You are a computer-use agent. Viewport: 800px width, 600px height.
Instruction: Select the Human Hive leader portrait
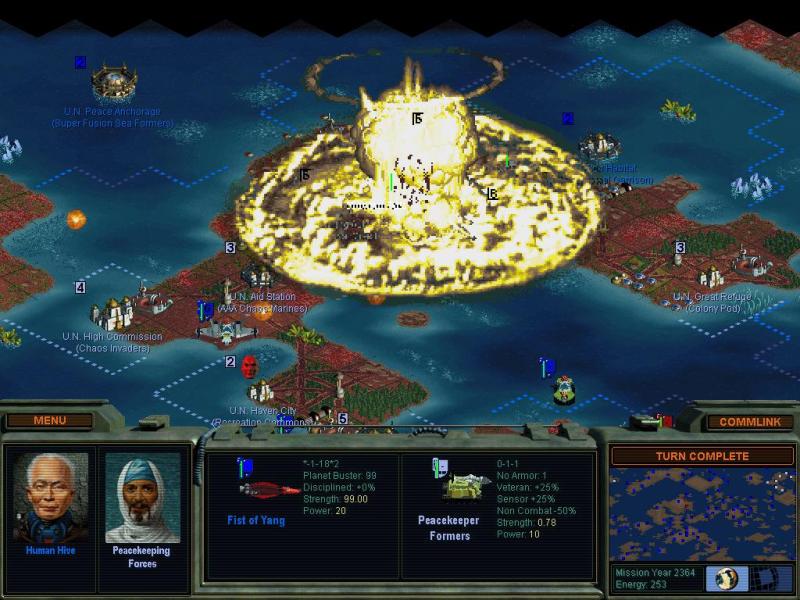50,499
